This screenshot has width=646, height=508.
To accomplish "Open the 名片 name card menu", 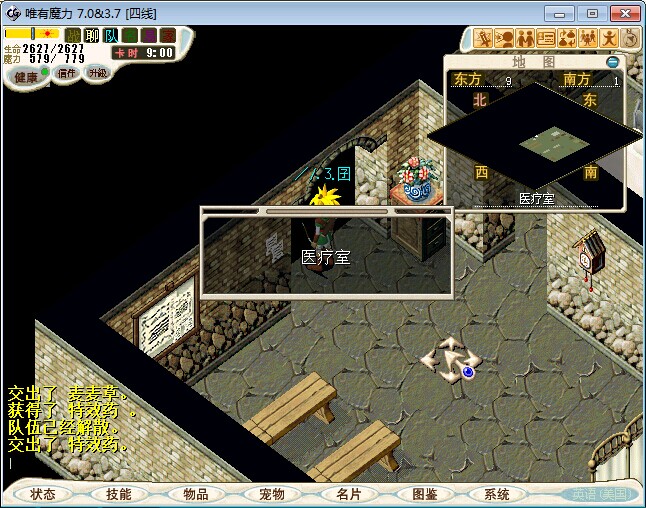I will click(x=348, y=494).
